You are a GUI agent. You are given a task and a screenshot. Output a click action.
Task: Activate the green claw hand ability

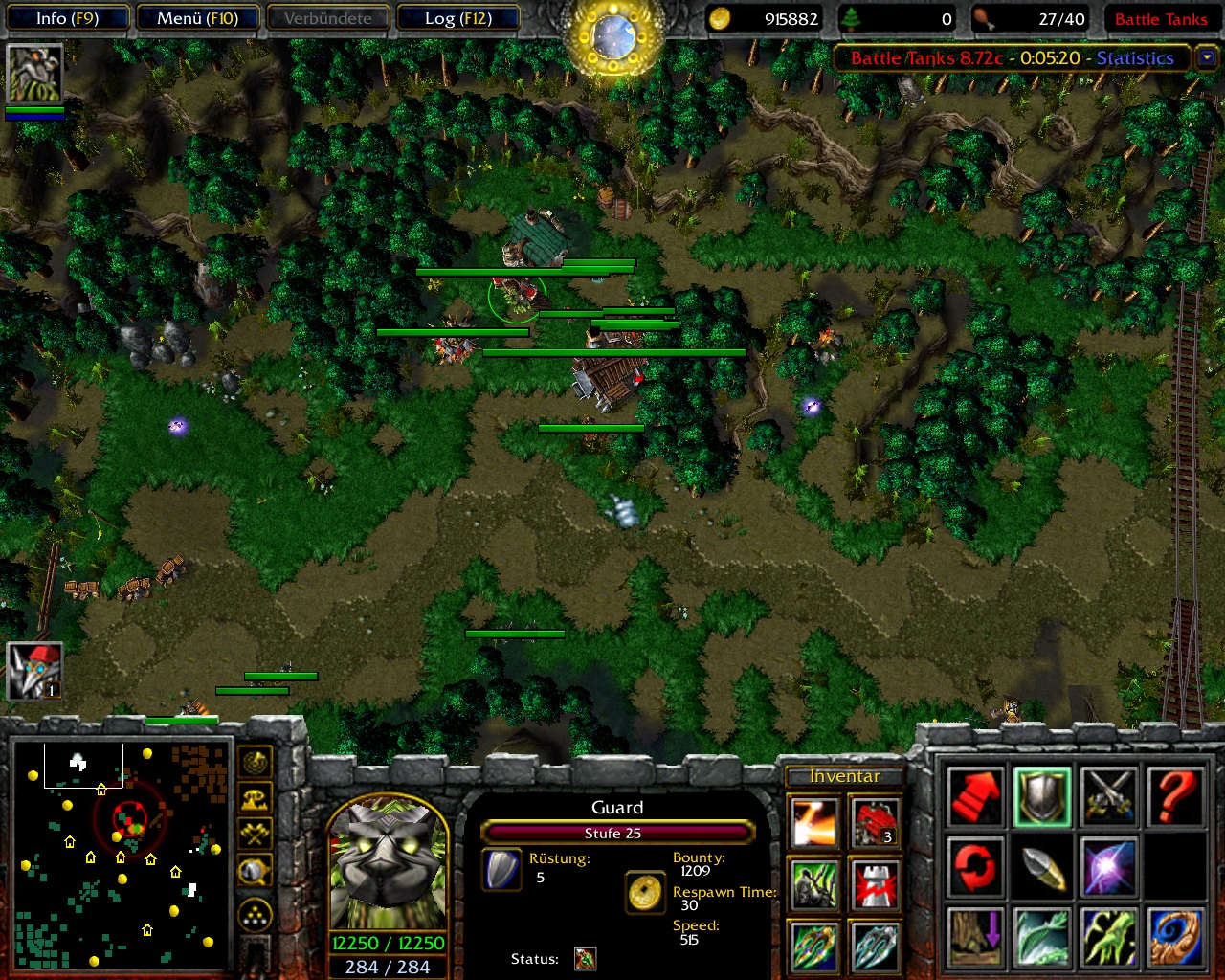click(x=1109, y=937)
